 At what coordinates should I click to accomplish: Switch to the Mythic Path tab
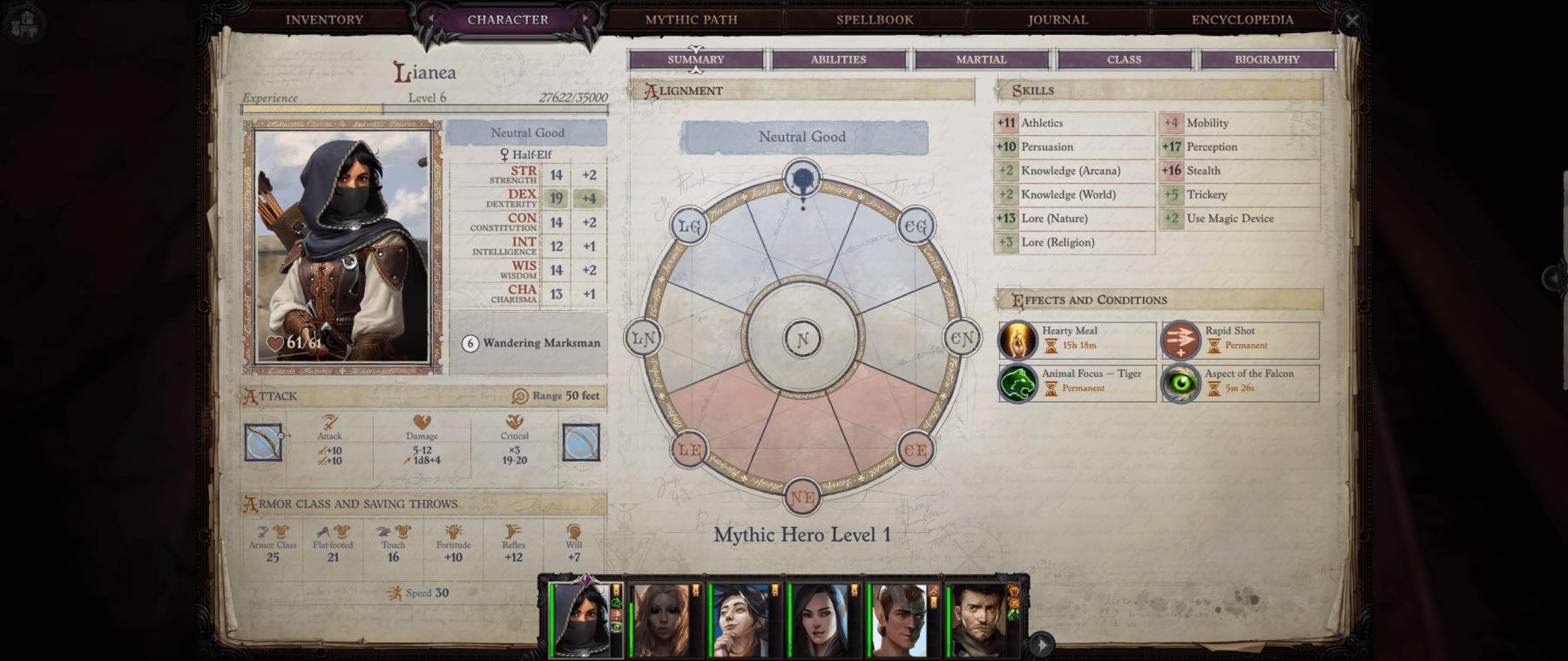tap(691, 19)
